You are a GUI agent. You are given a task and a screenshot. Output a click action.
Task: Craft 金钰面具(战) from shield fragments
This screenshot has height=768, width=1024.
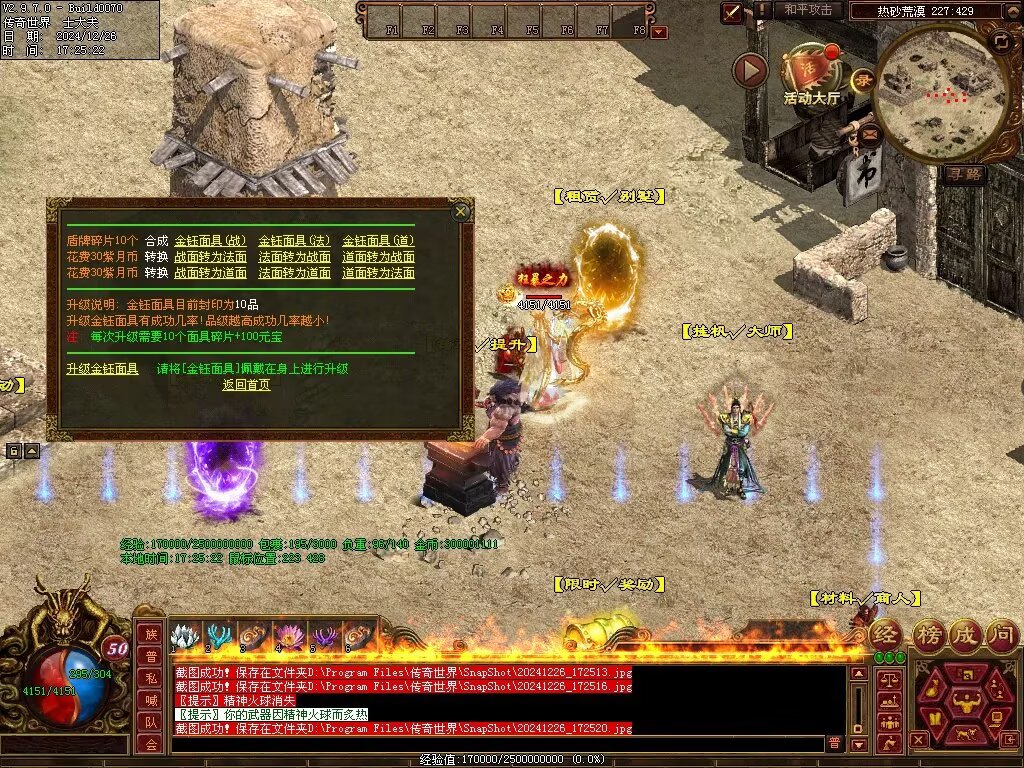point(210,240)
